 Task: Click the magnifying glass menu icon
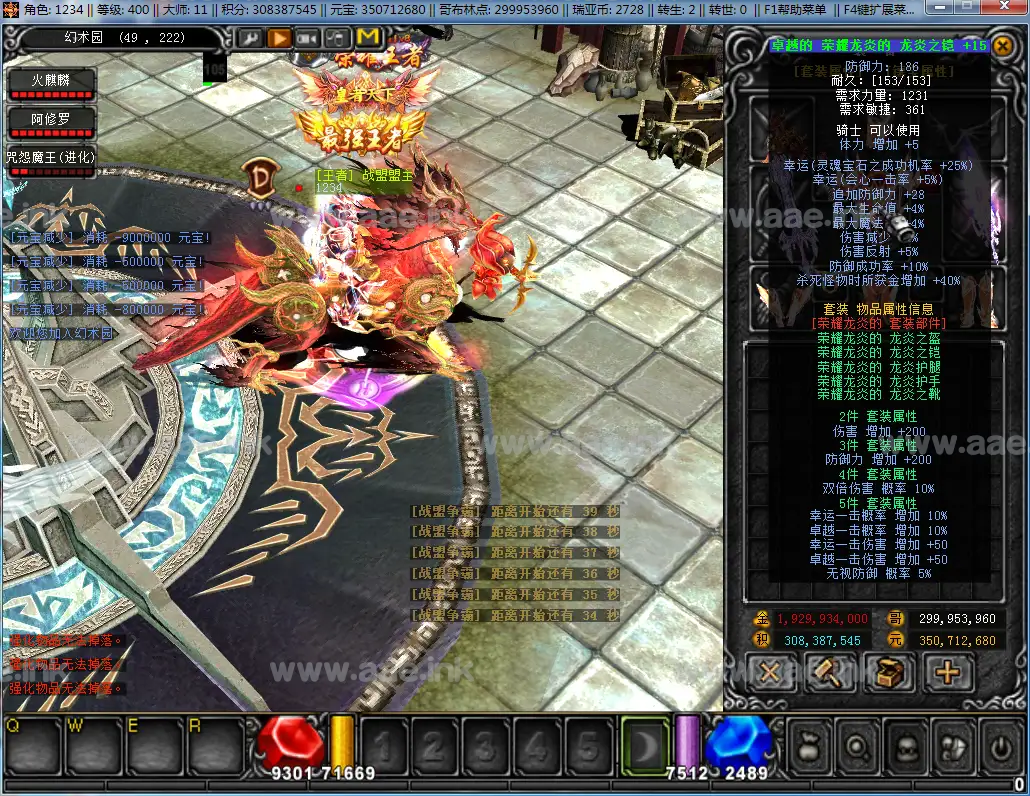pyautogui.click(x=856, y=747)
